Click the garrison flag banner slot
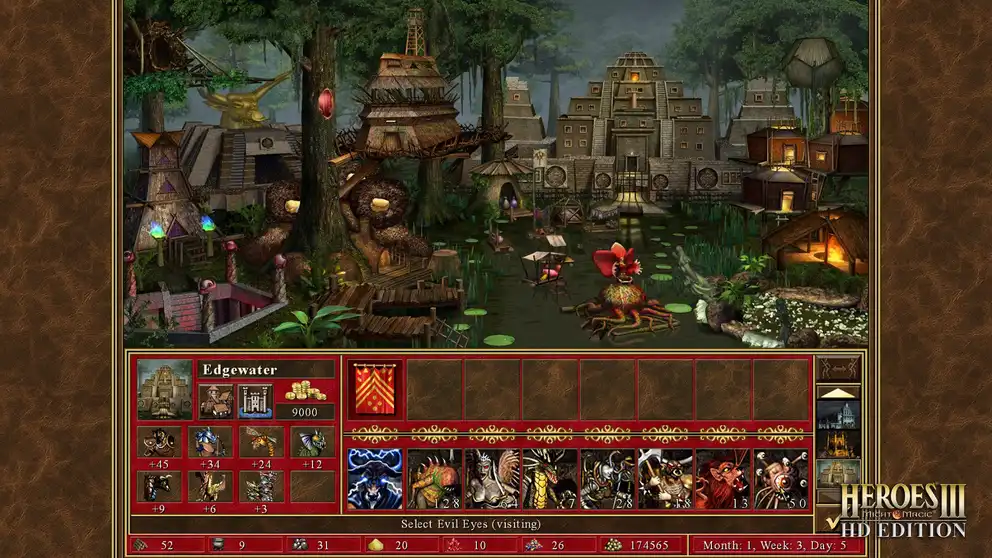Viewport: 992px width, 558px height. coord(375,389)
